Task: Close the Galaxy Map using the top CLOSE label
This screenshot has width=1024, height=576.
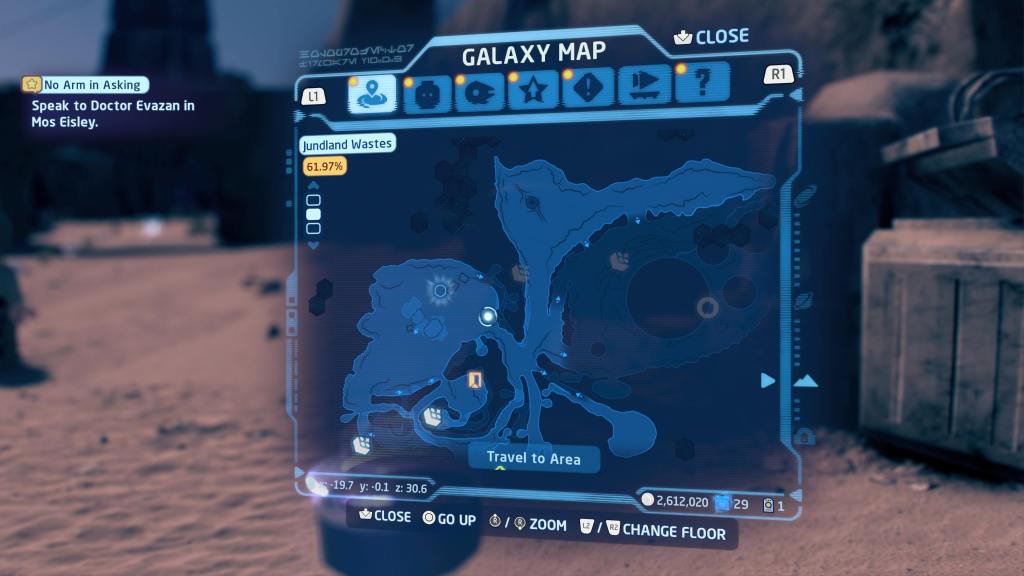Action: click(x=712, y=37)
